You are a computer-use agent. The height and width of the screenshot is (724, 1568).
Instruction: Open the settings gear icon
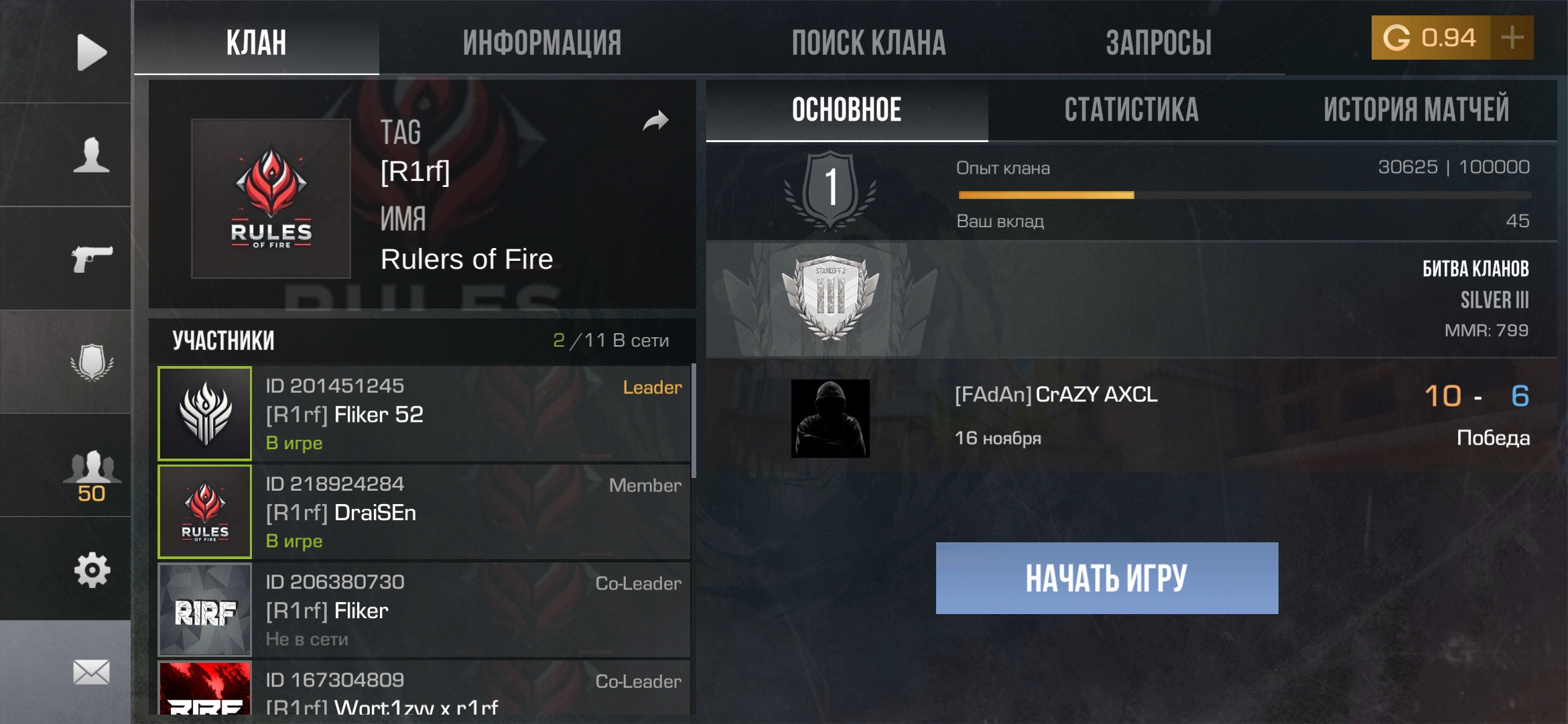94,568
